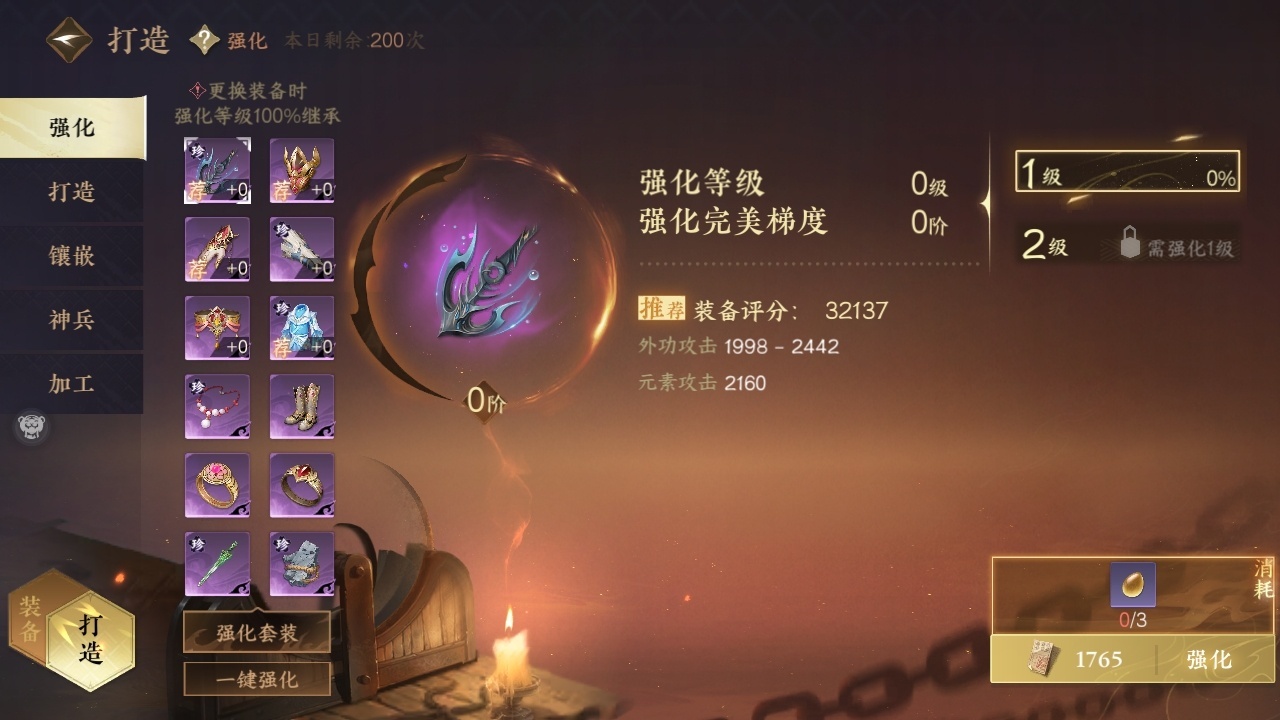Open the 加工 tab
The image size is (1280, 720).
point(72,384)
